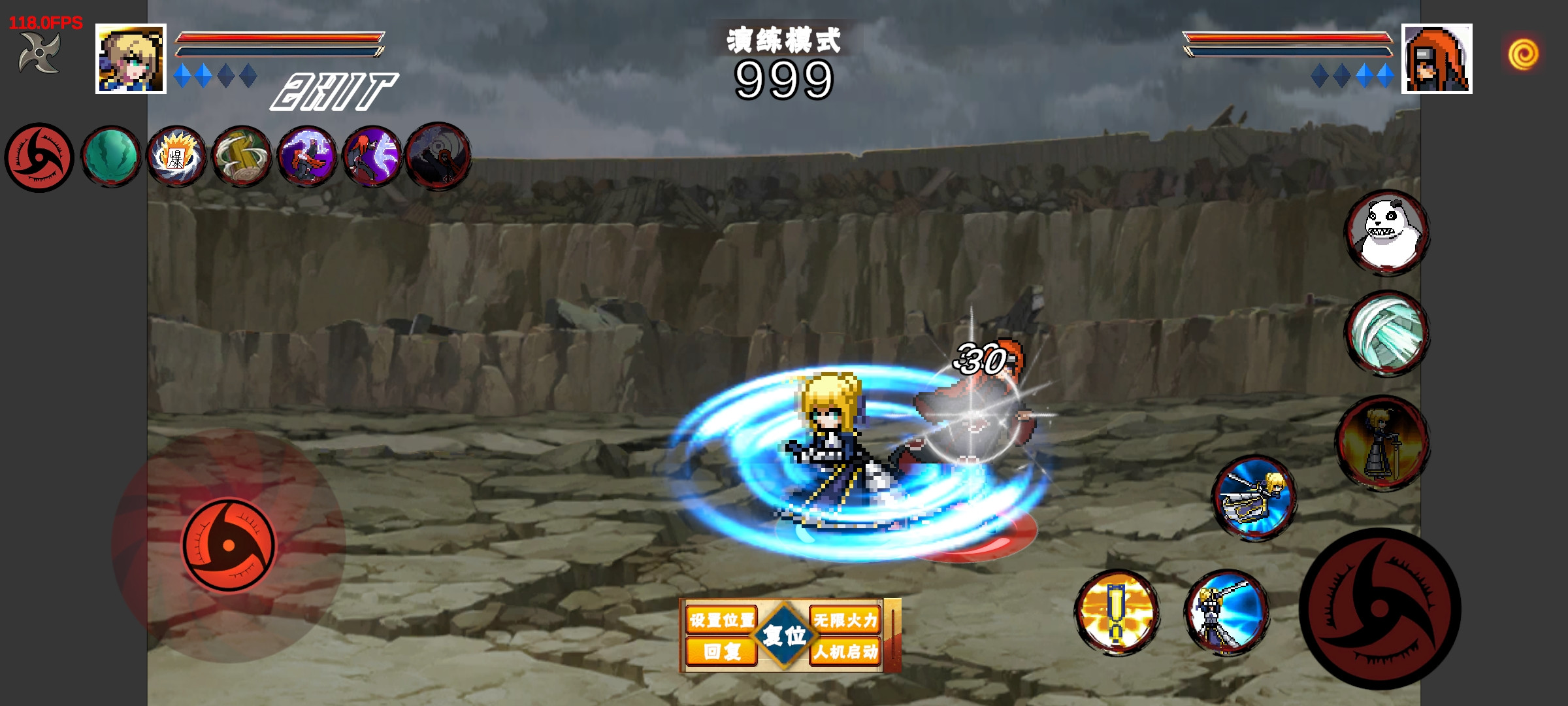Tap the red Sharingan joystick knob
The width and height of the screenshot is (1568, 706).
point(229,545)
